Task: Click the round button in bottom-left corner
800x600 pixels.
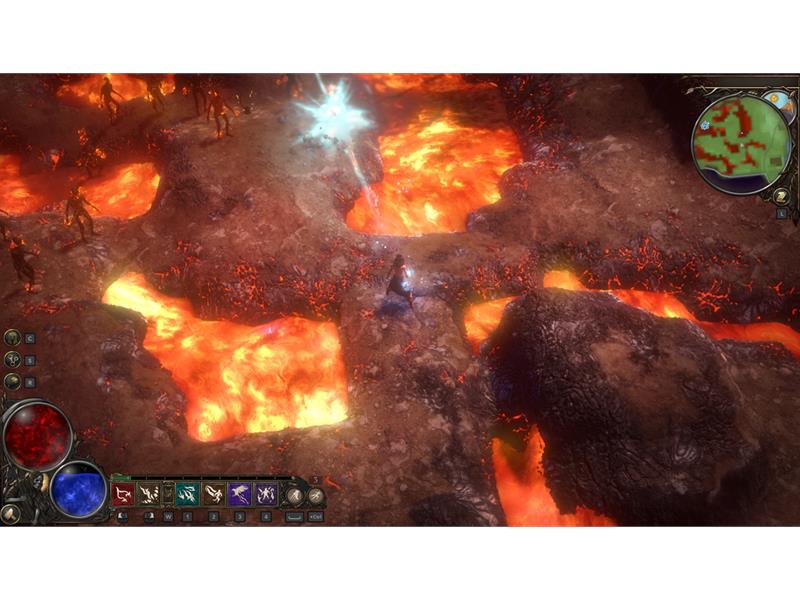Action: point(12,514)
